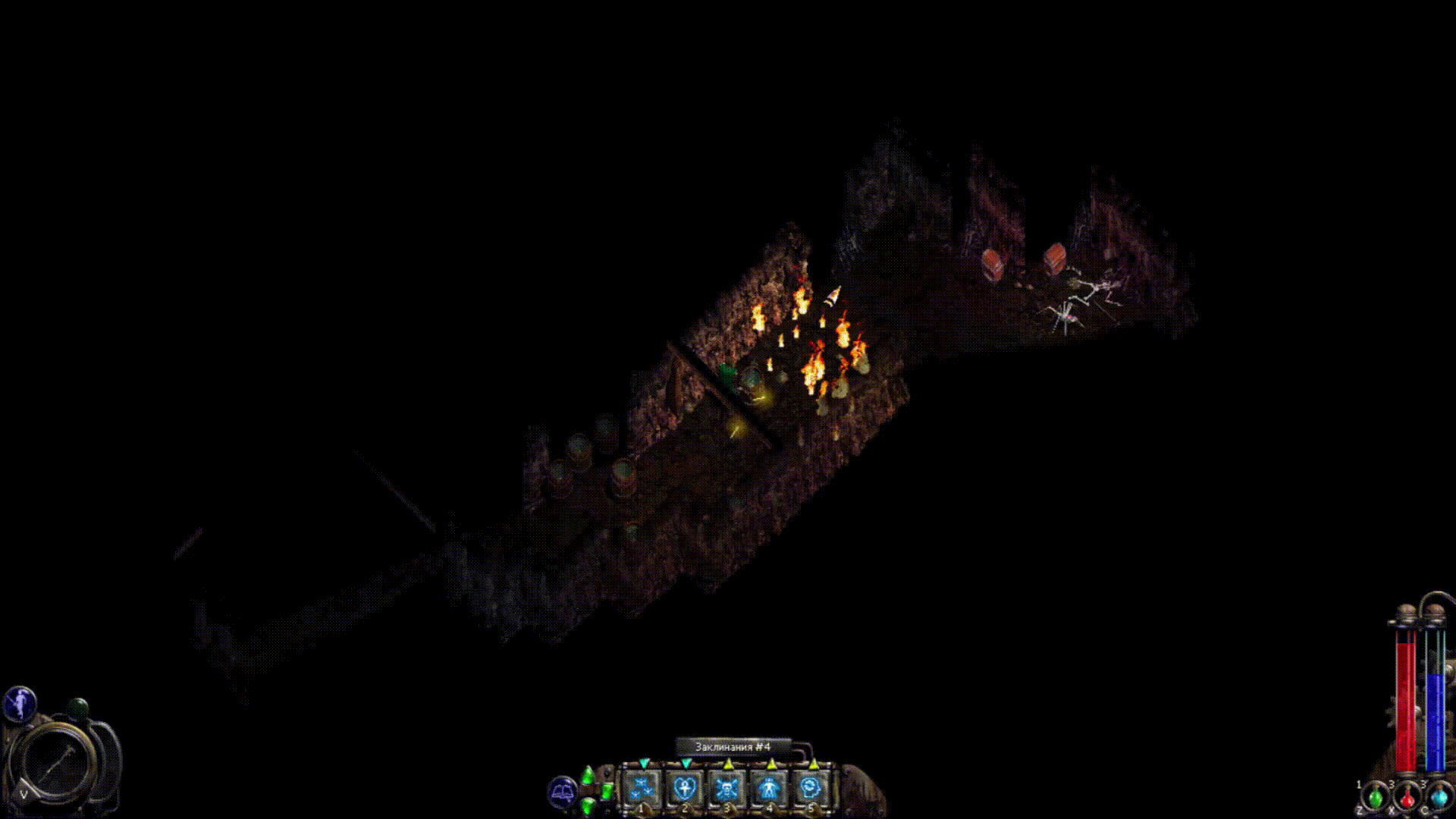Viewport: 1456px width, 819px height.
Task: Drink the green potion
Action: pos(1375,798)
